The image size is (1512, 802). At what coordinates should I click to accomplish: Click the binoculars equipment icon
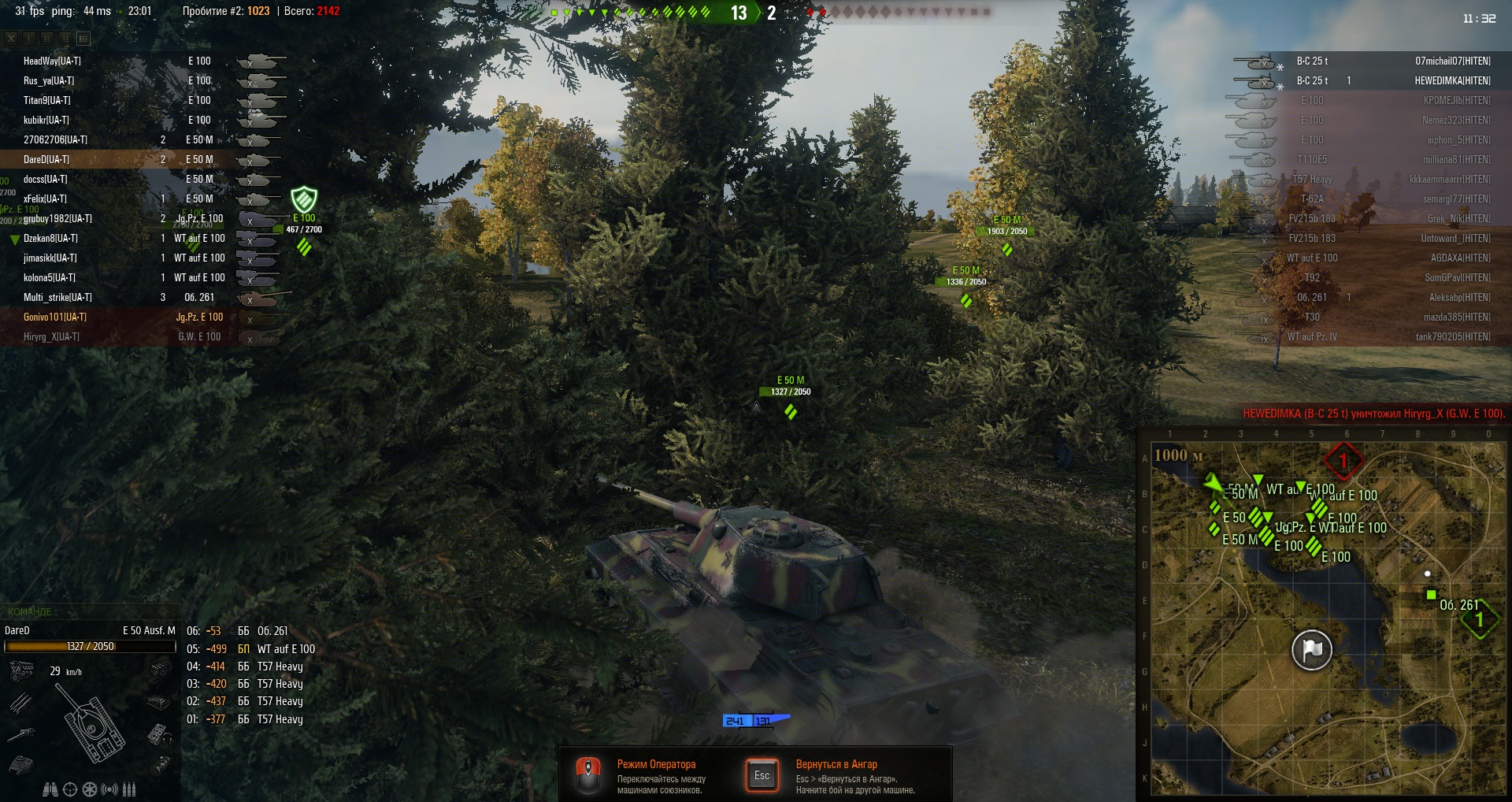tap(50, 789)
